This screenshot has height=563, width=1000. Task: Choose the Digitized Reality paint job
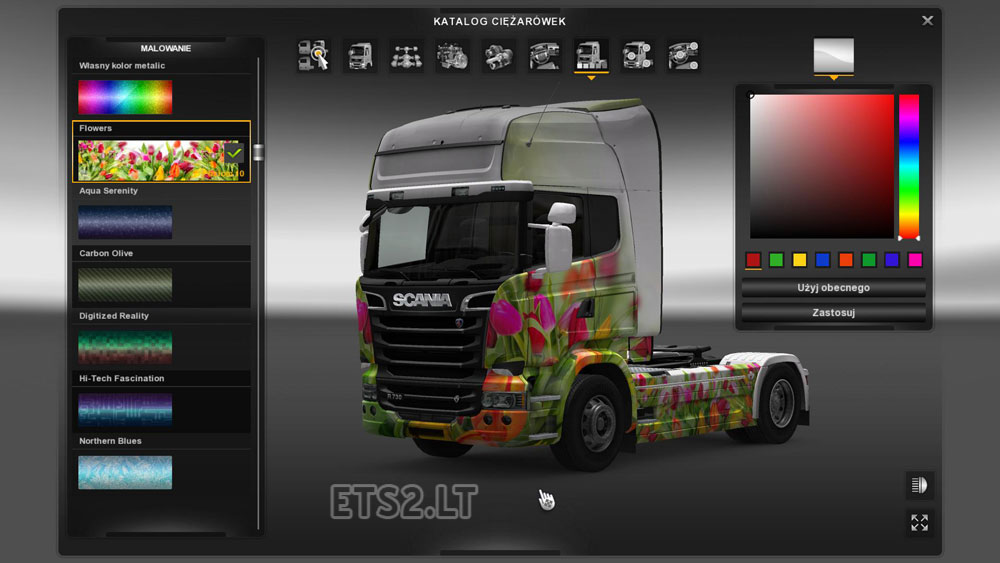pyautogui.click(x=125, y=347)
